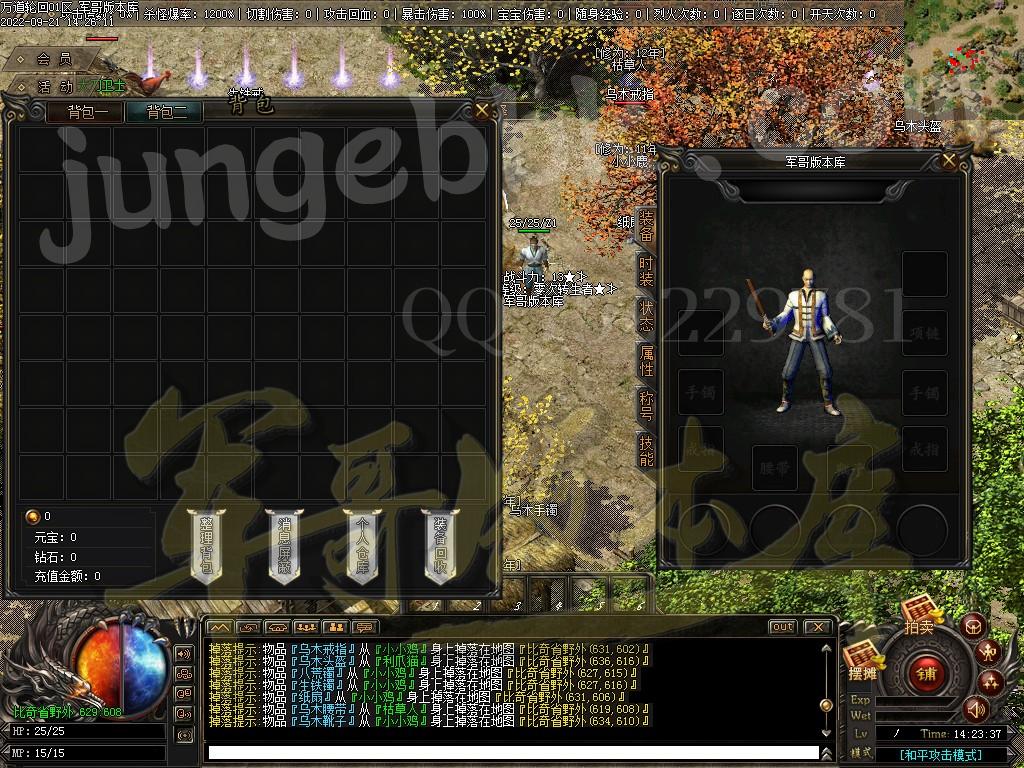Toggle the 和平攻击模式 attack mode
This screenshot has height=768, width=1024.
940,754
